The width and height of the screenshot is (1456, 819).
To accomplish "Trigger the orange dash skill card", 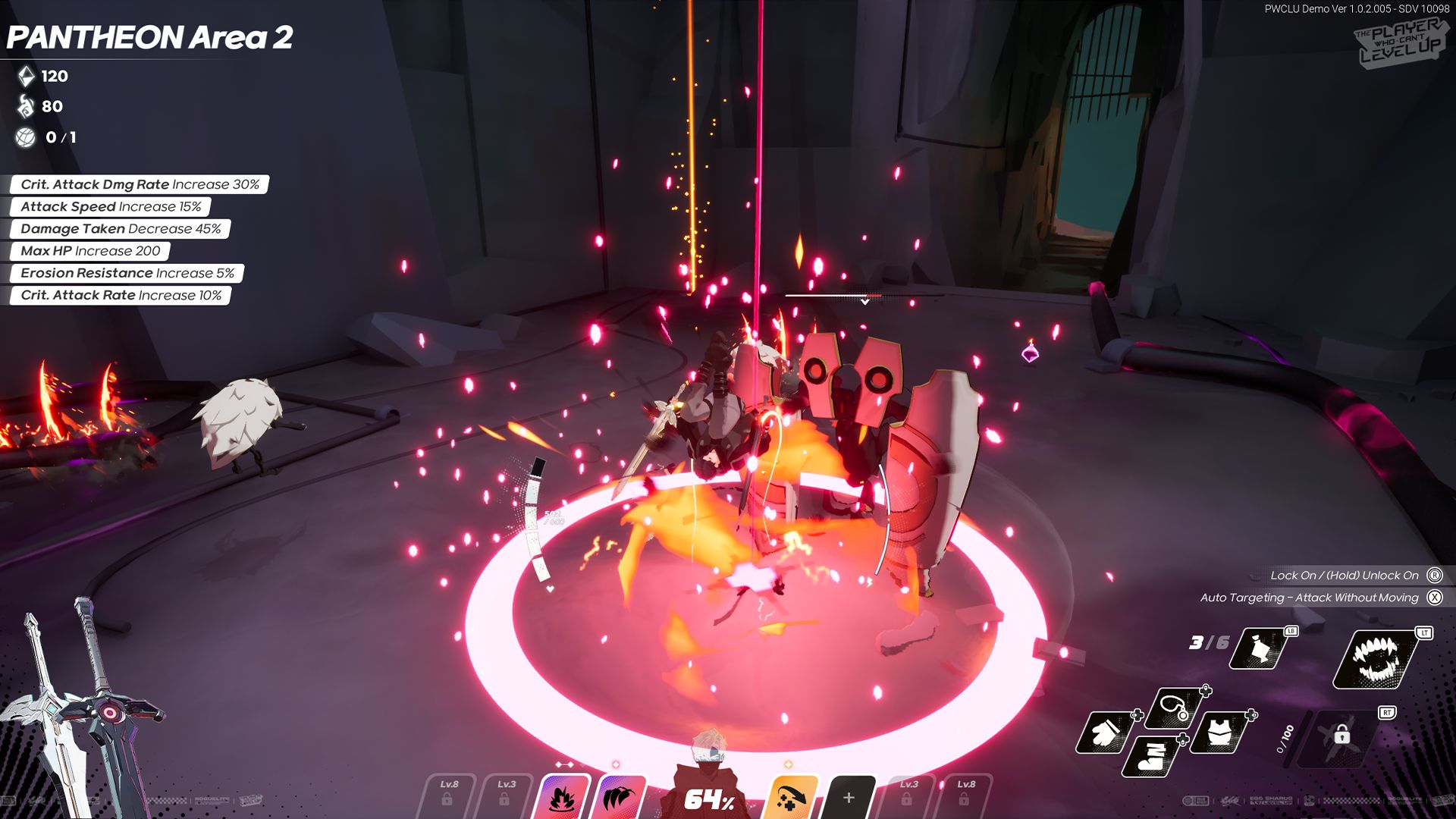I will click(791, 798).
